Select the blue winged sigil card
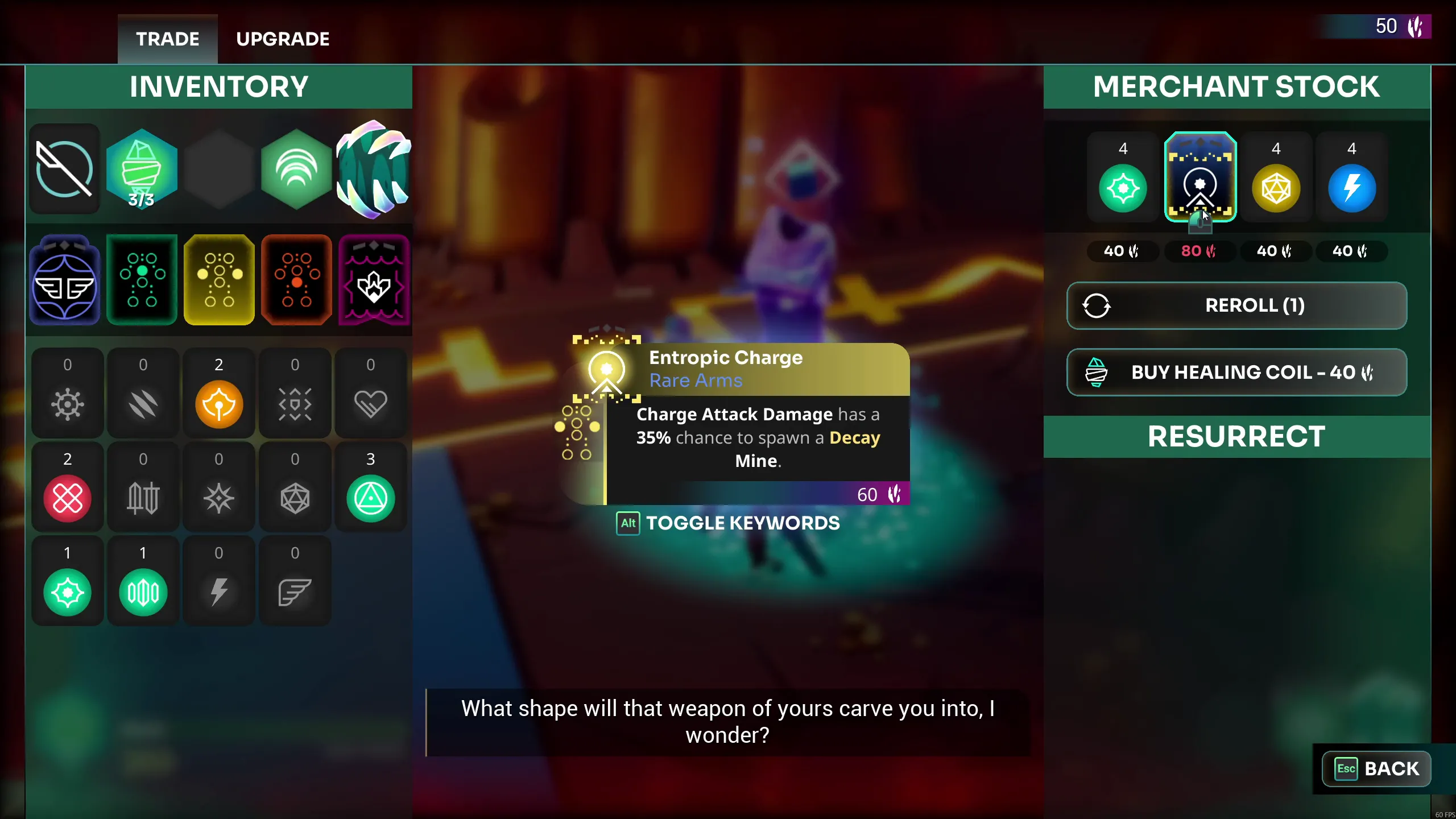This screenshot has height=819, width=1456. 64,280
